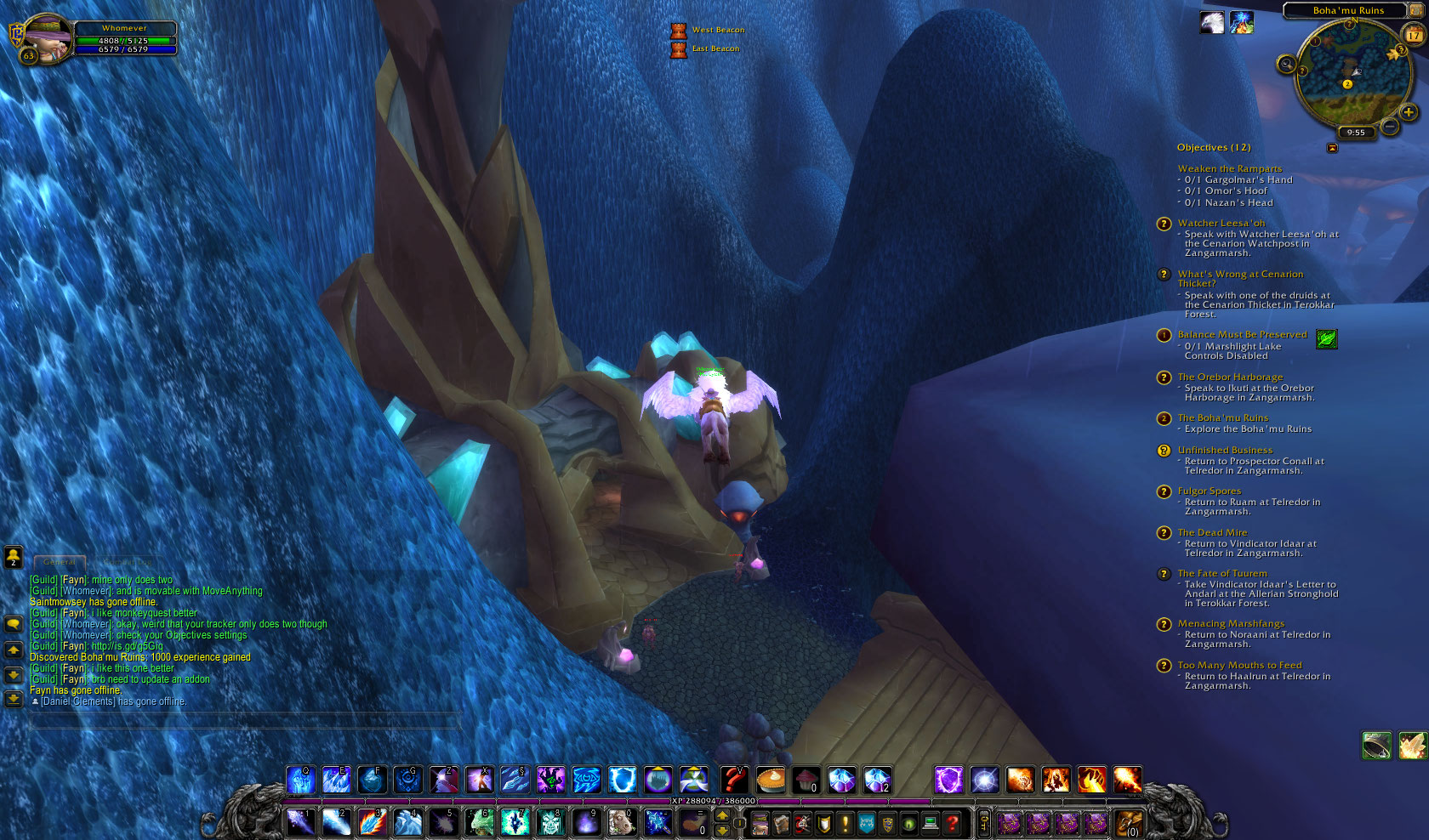Zoom out on the minimap
This screenshot has height=840, width=1429.
(1390, 127)
